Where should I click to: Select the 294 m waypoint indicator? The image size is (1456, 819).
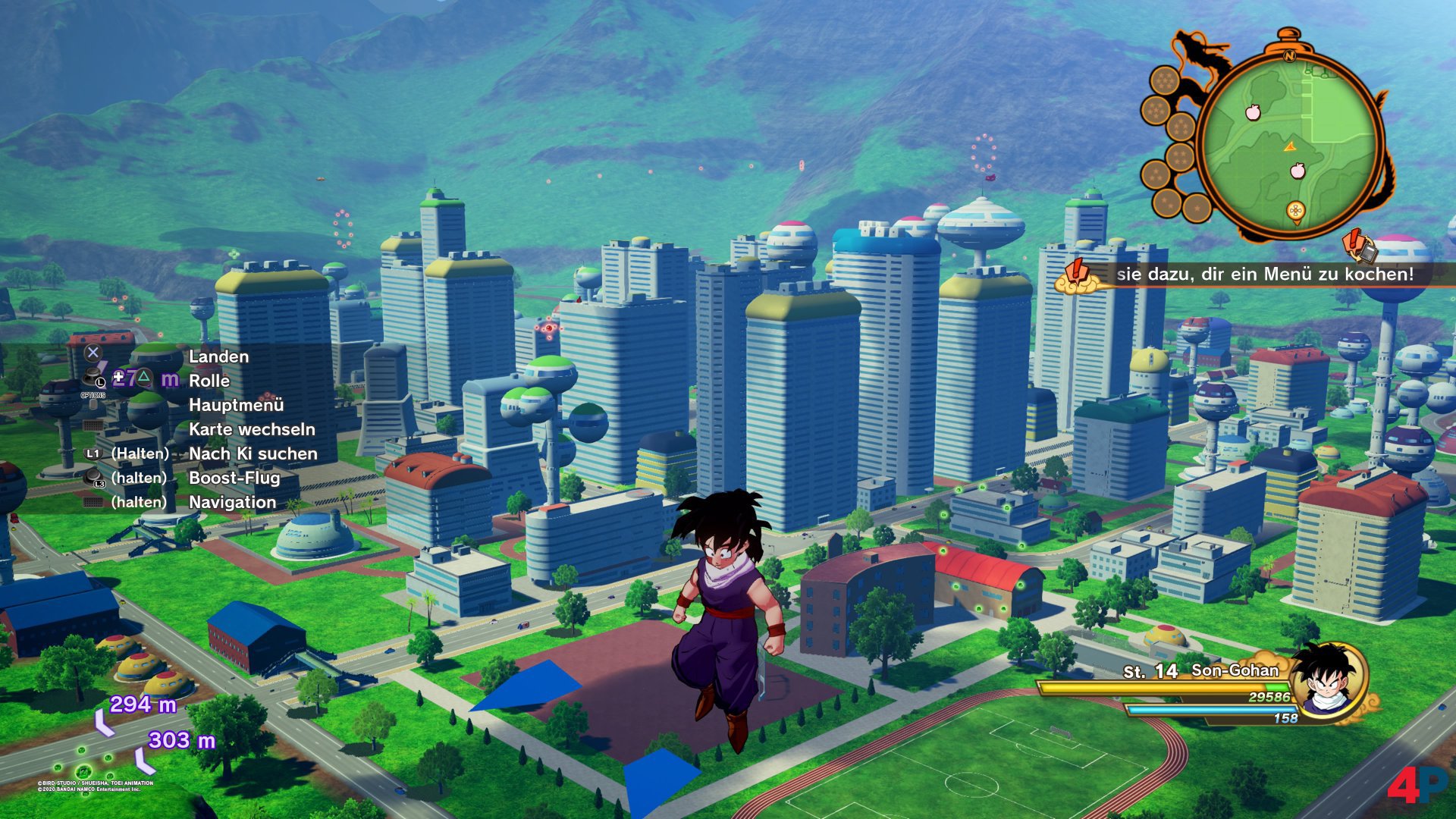pyautogui.click(x=143, y=704)
